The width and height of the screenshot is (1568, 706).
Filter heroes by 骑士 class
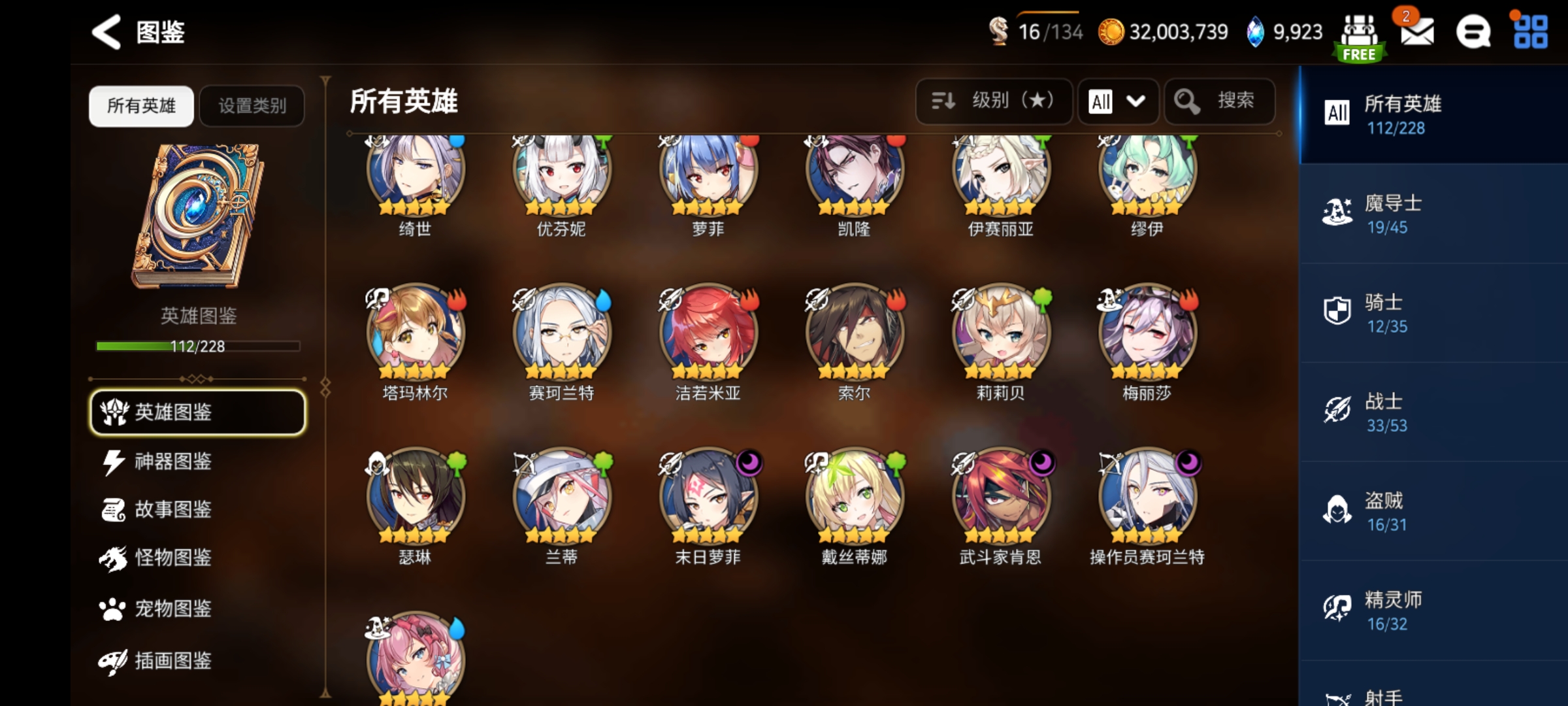[x=1433, y=313]
